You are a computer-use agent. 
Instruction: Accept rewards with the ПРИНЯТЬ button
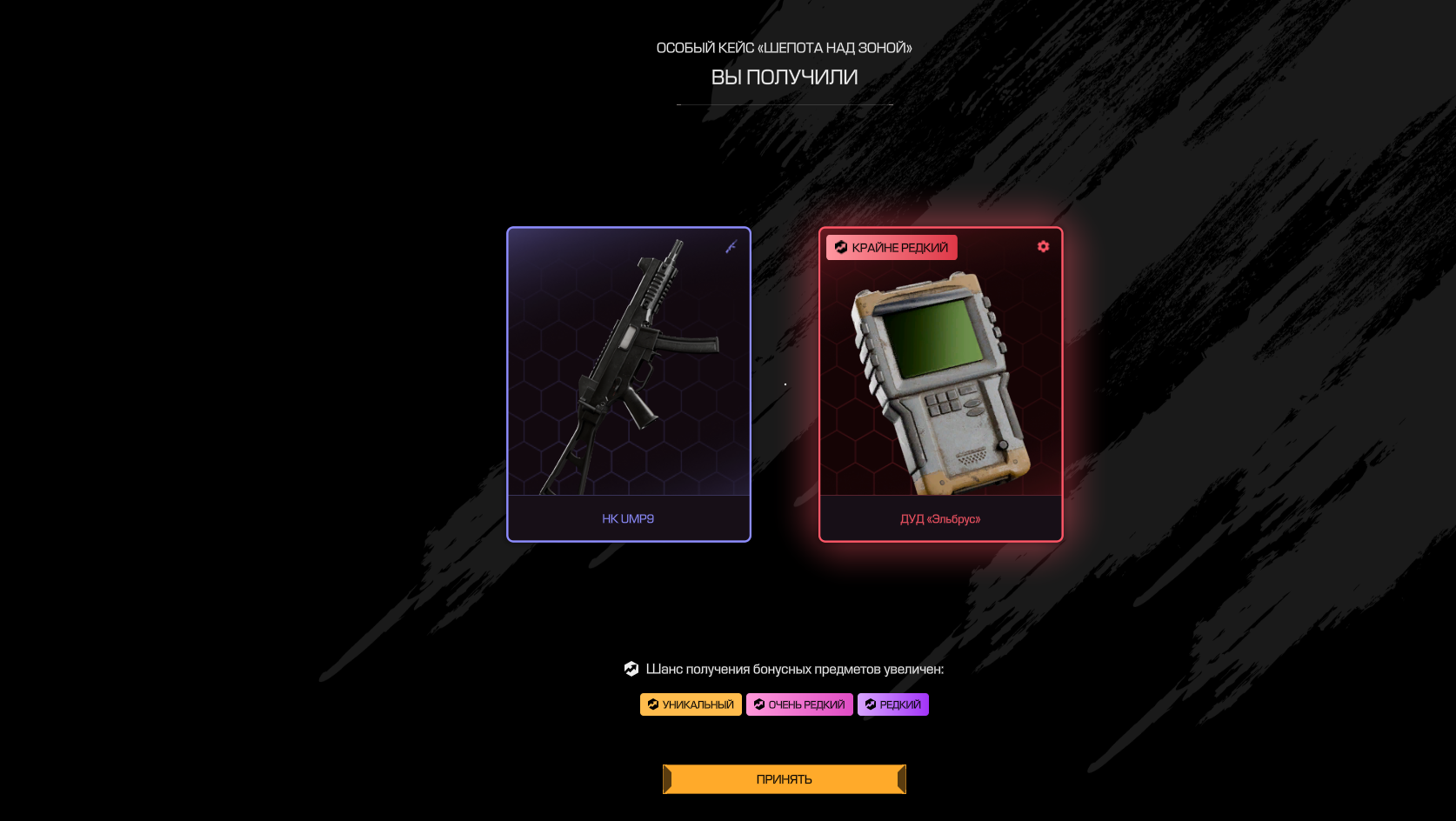[x=784, y=779]
